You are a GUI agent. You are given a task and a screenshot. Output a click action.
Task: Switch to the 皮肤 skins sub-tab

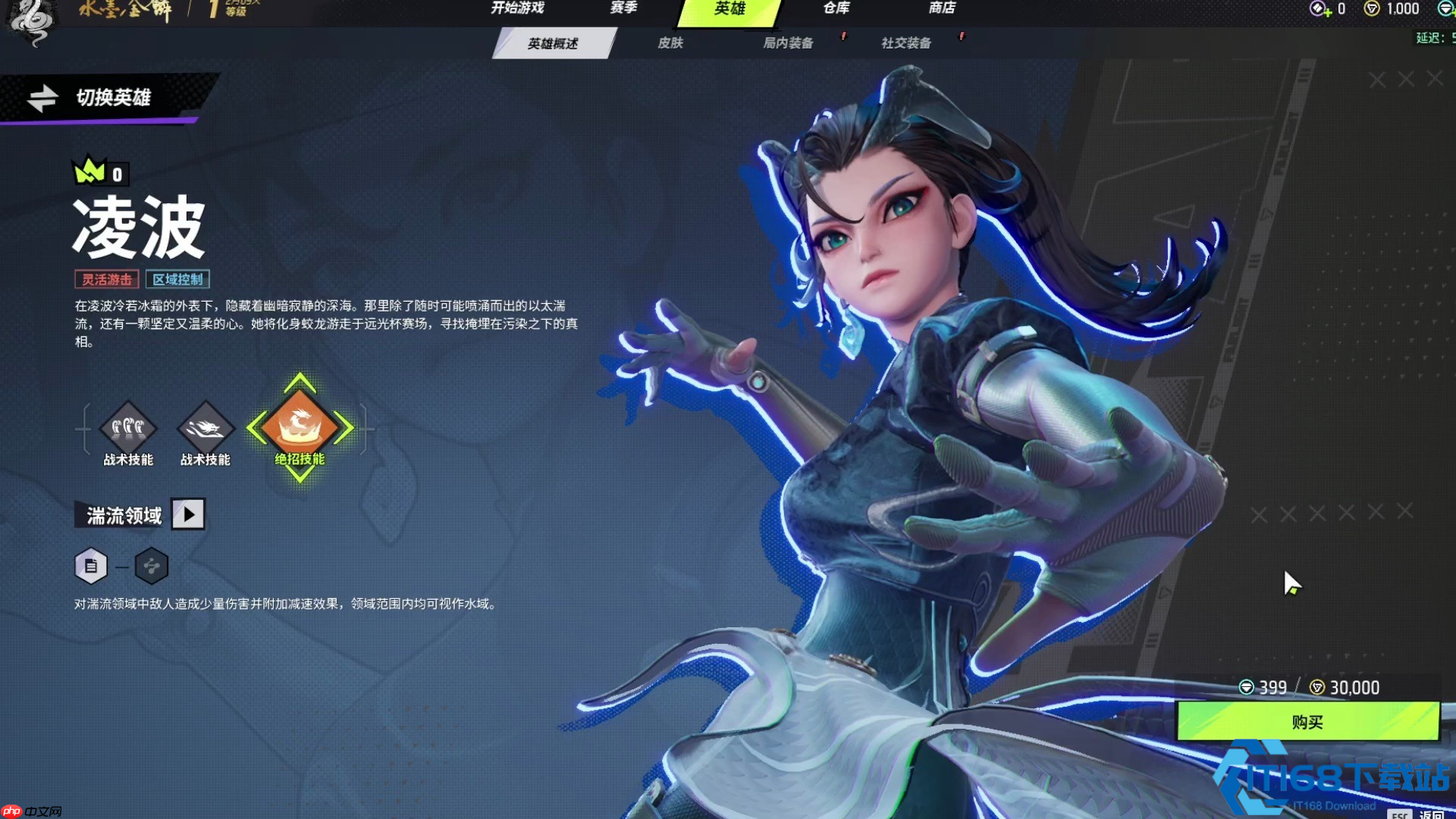(670, 43)
